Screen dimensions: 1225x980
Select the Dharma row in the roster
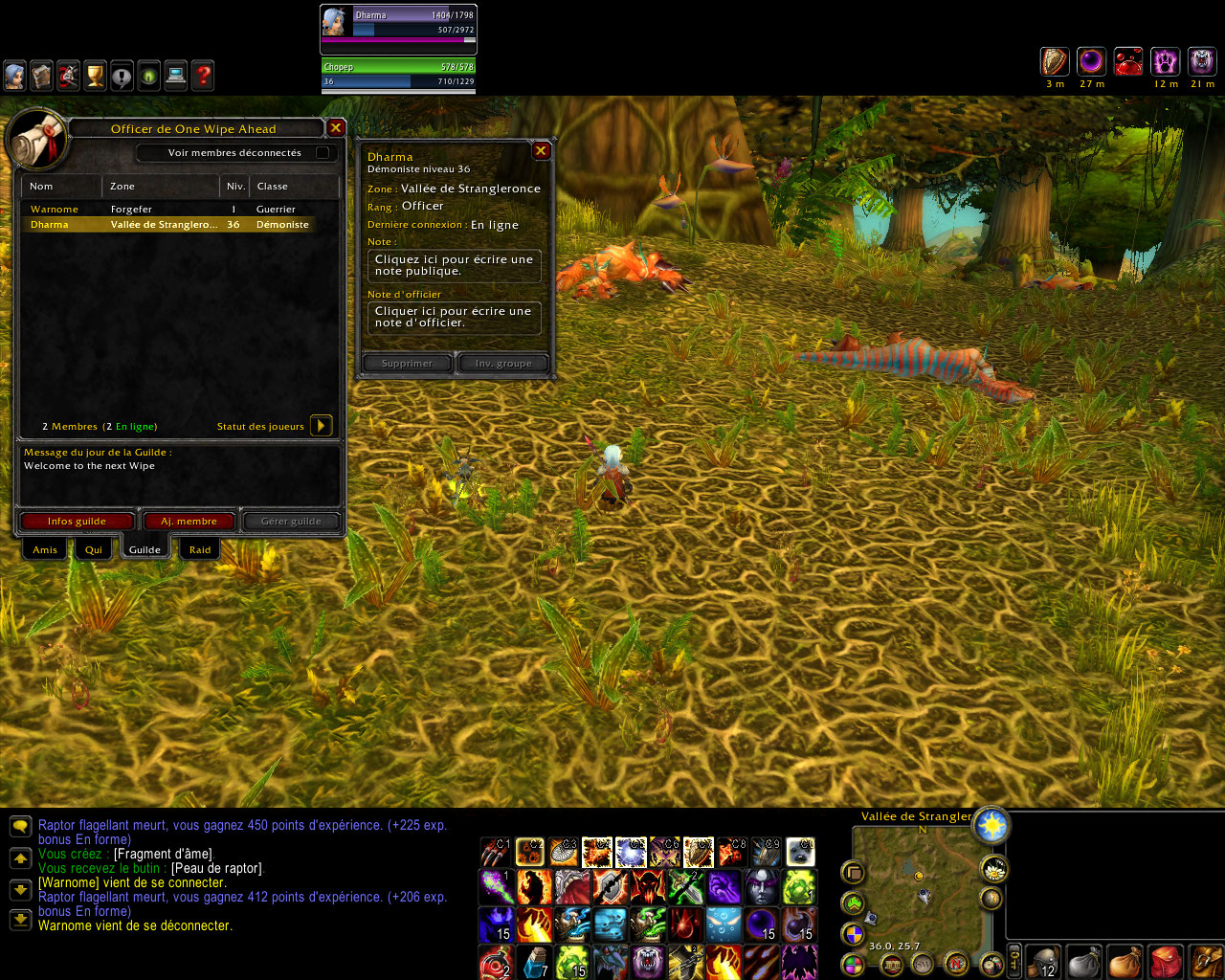tap(167, 224)
